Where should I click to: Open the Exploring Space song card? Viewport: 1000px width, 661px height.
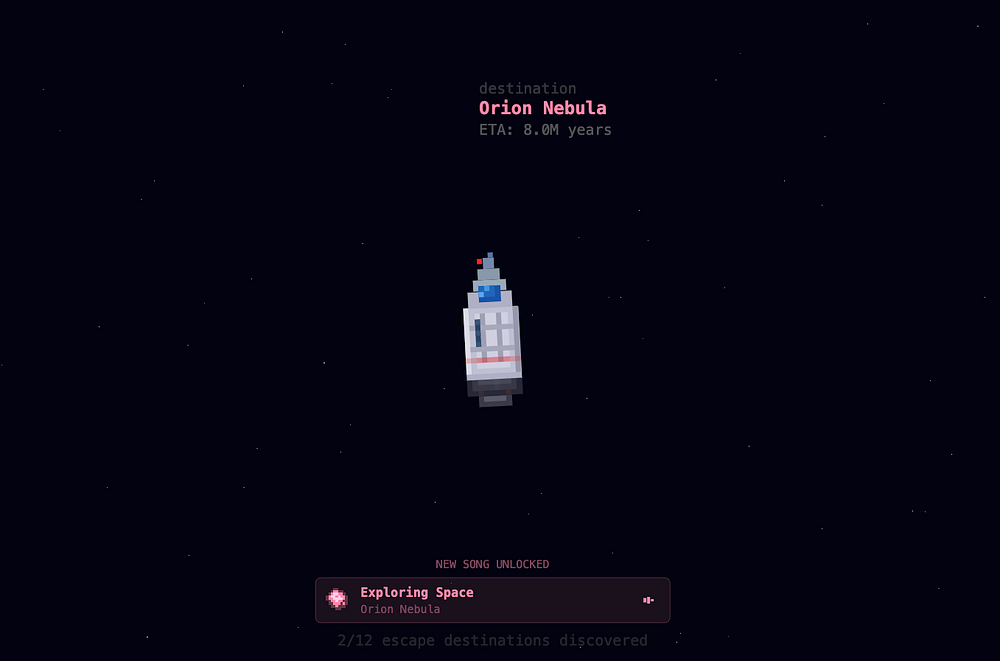tap(492, 600)
